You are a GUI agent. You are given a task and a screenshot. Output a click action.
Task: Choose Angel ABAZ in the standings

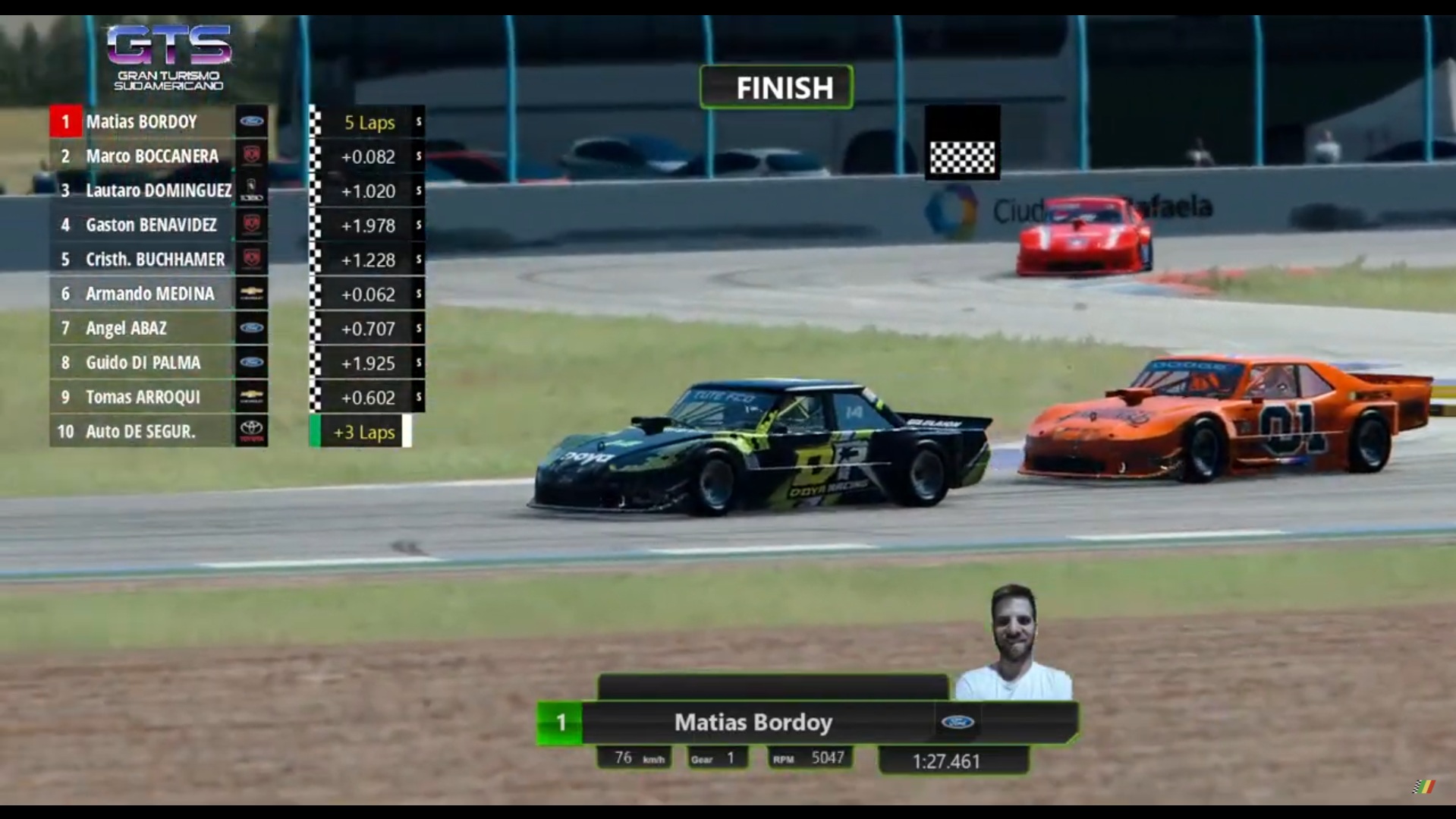(126, 328)
